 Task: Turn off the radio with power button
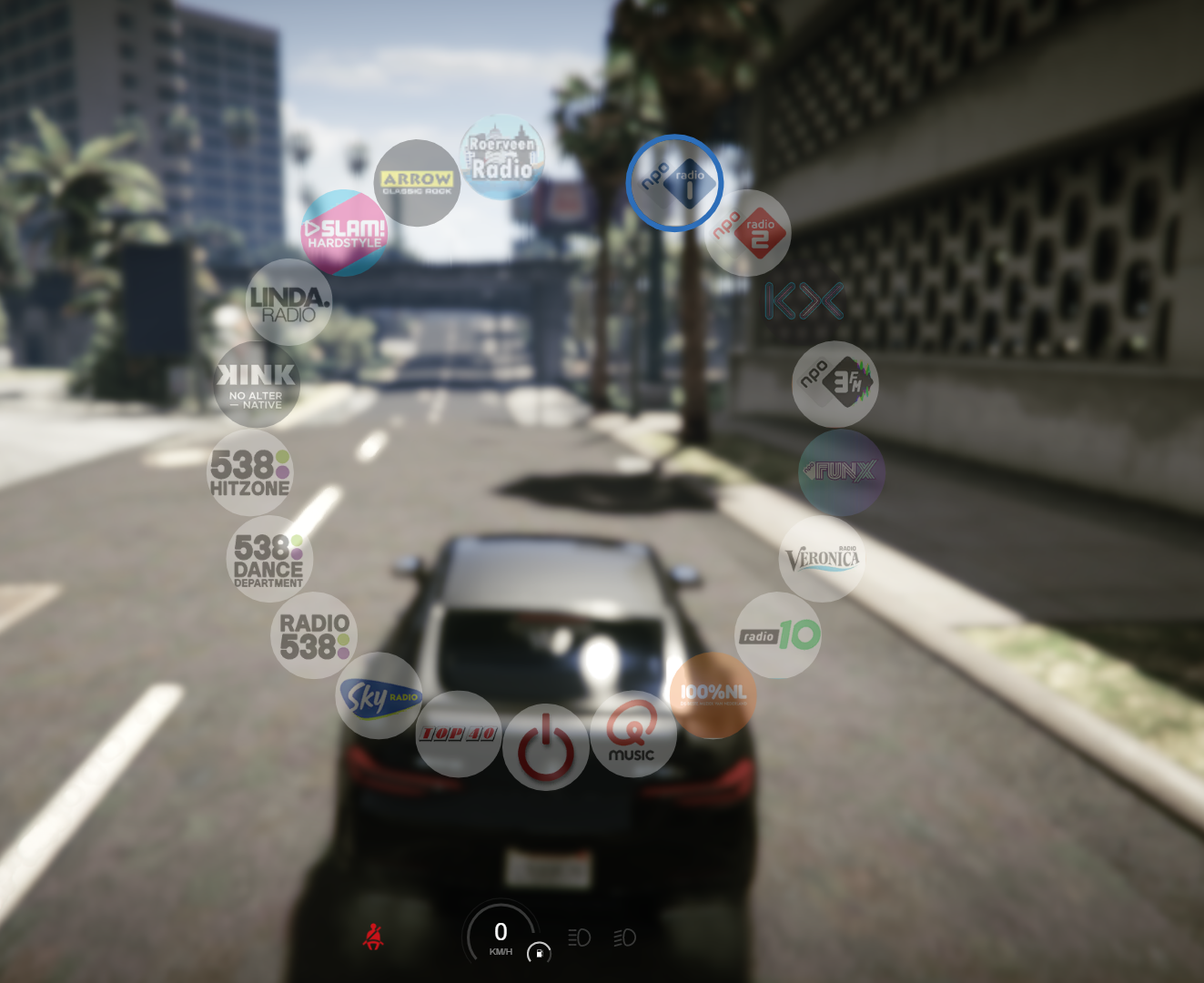[x=546, y=747]
